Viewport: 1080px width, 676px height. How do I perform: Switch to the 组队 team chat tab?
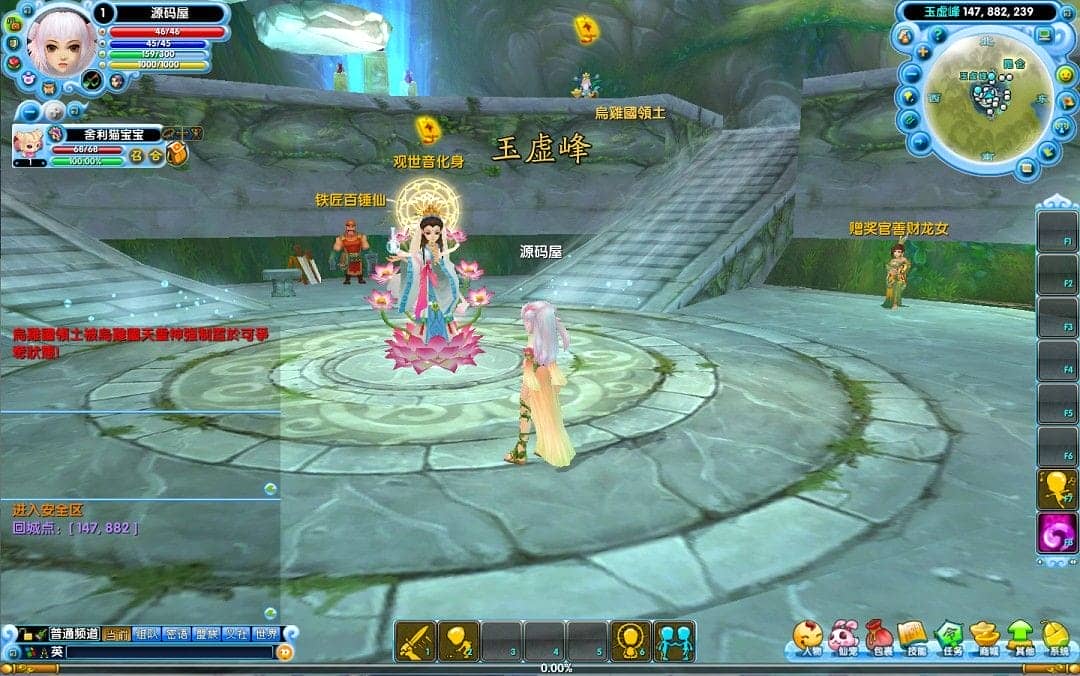pyautogui.click(x=147, y=634)
